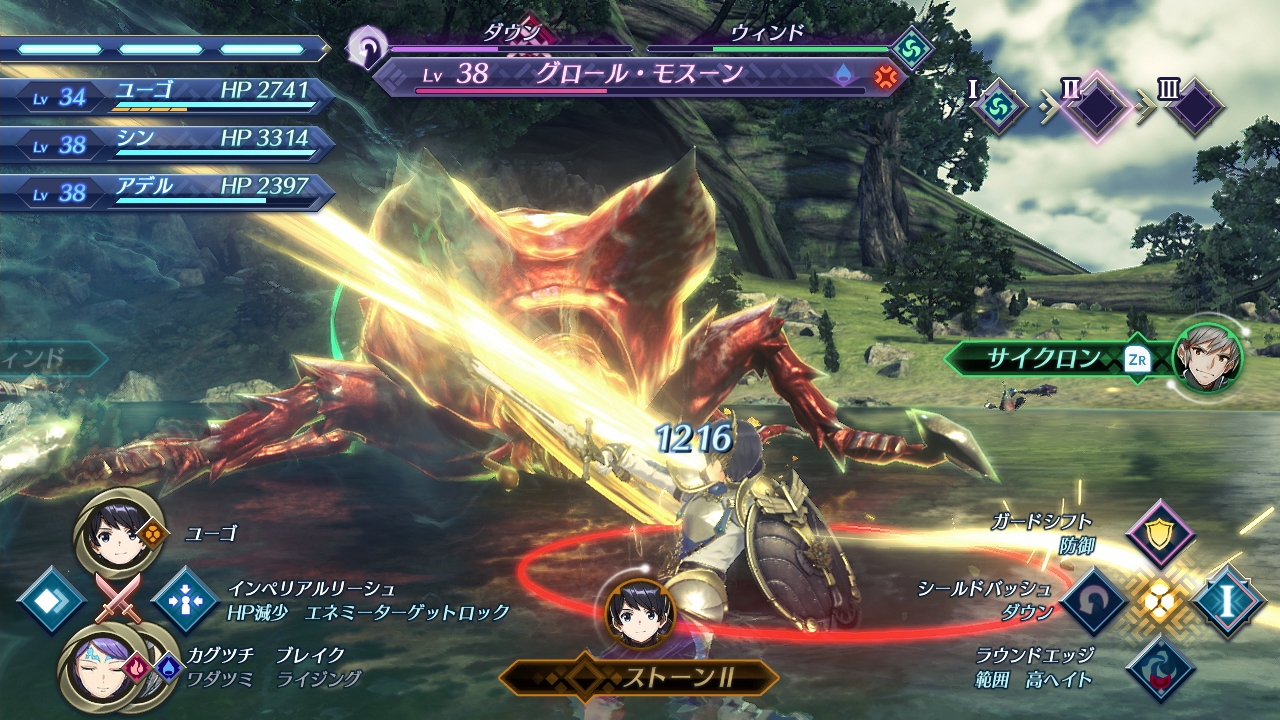
Task: Activate the left diamond switch art icon
Action: click(50, 600)
